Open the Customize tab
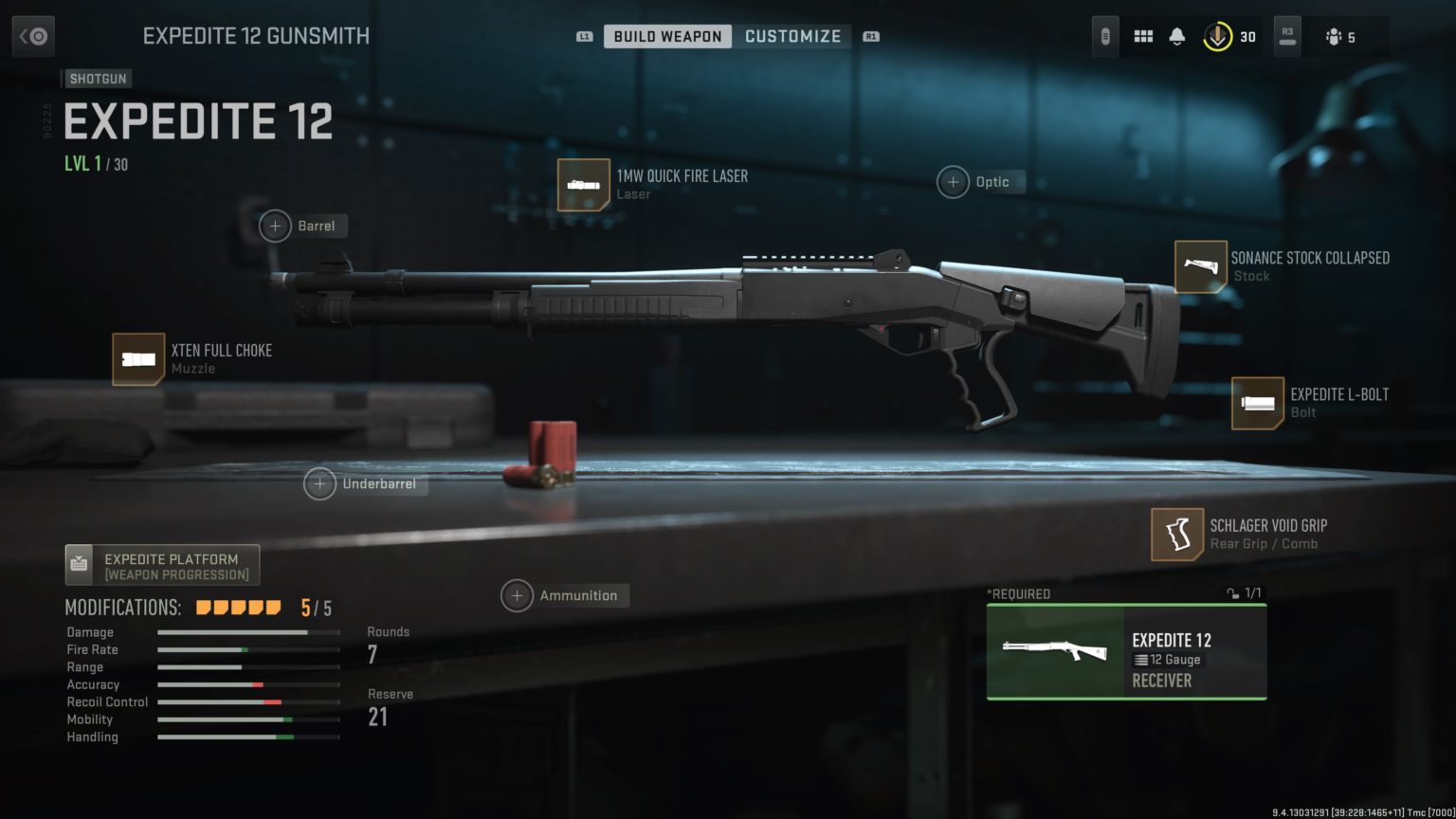1456x819 pixels. pyautogui.click(x=792, y=36)
